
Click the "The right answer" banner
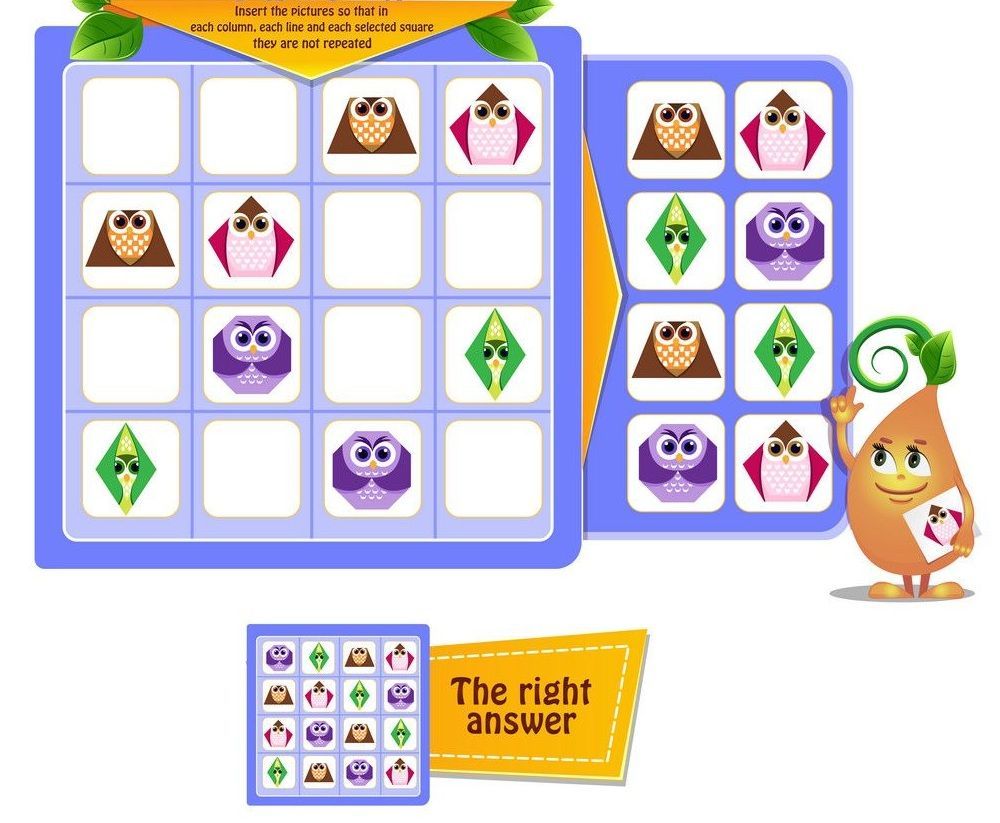tap(520, 706)
